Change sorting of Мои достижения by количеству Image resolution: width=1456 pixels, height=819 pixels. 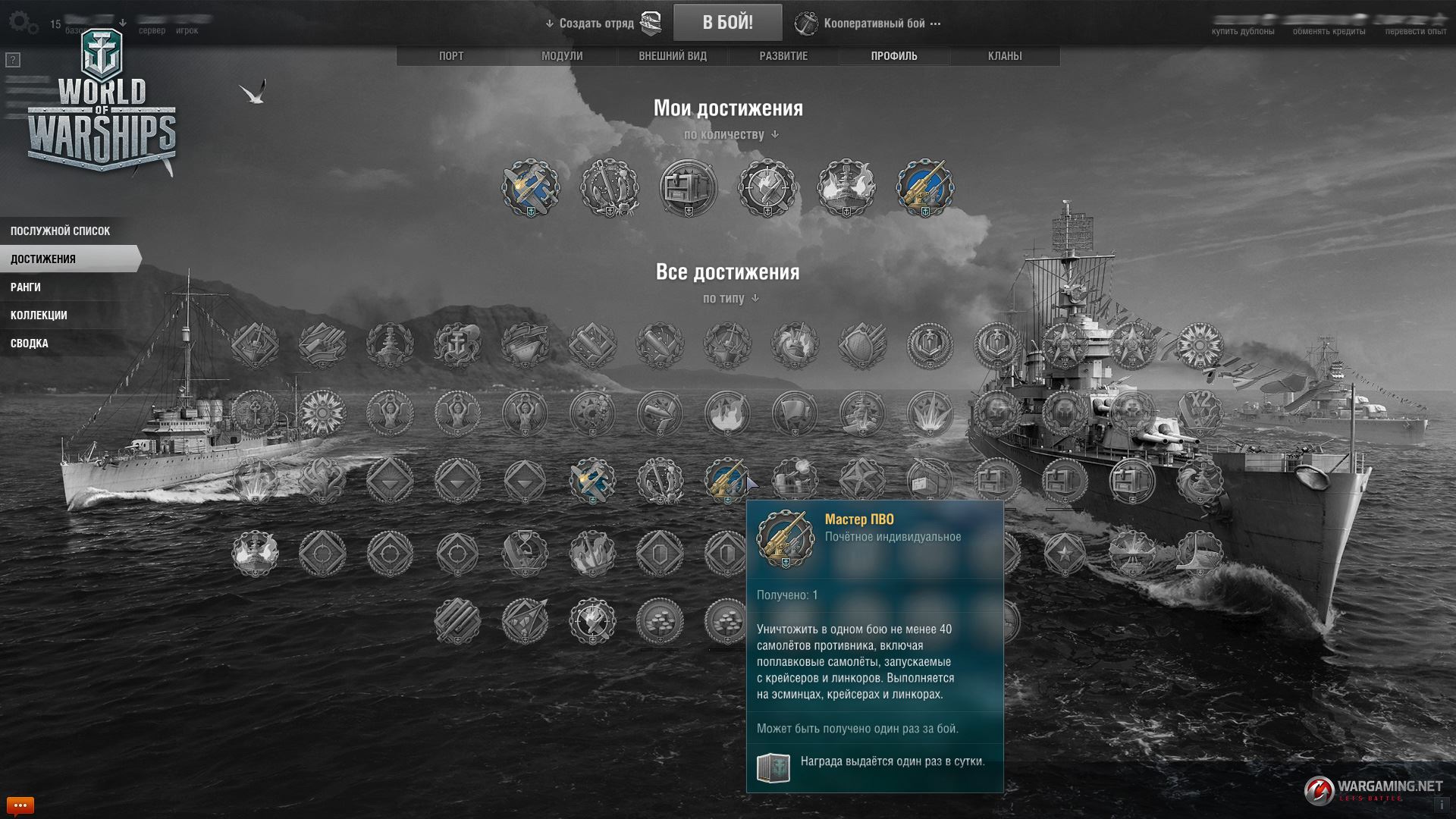[730, 135]
